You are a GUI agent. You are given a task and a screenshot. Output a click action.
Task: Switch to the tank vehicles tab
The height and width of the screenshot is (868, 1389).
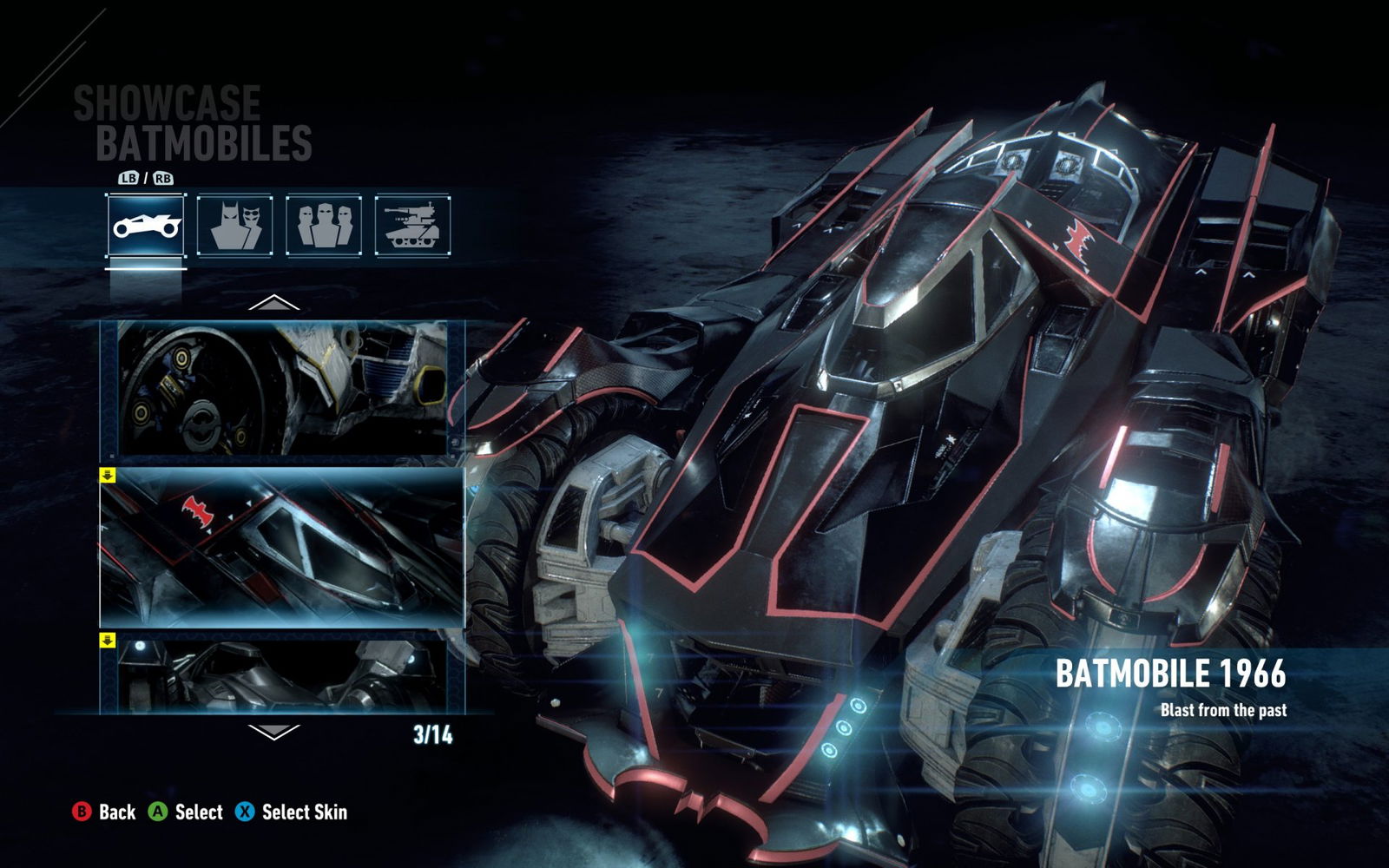(413, 226)
